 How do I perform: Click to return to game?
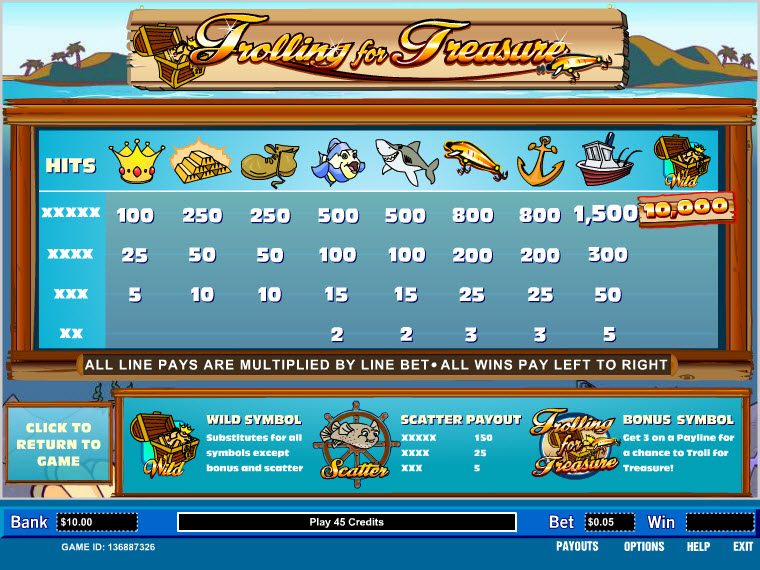tap(58, 445)
